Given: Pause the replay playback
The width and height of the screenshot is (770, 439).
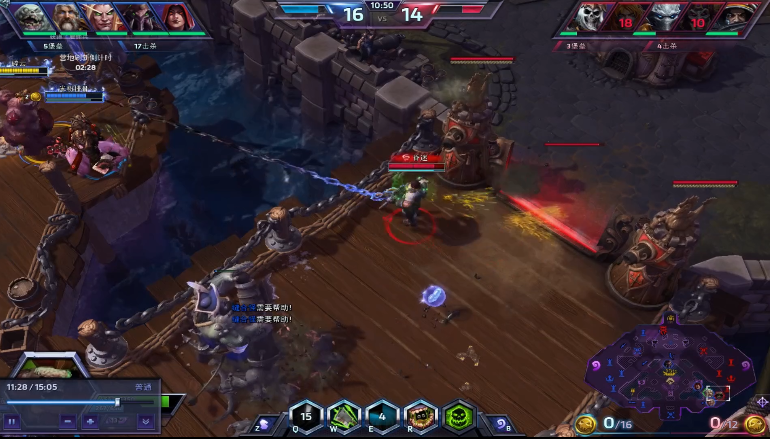Looking at the screenshot, I should (x=13, y=421).
